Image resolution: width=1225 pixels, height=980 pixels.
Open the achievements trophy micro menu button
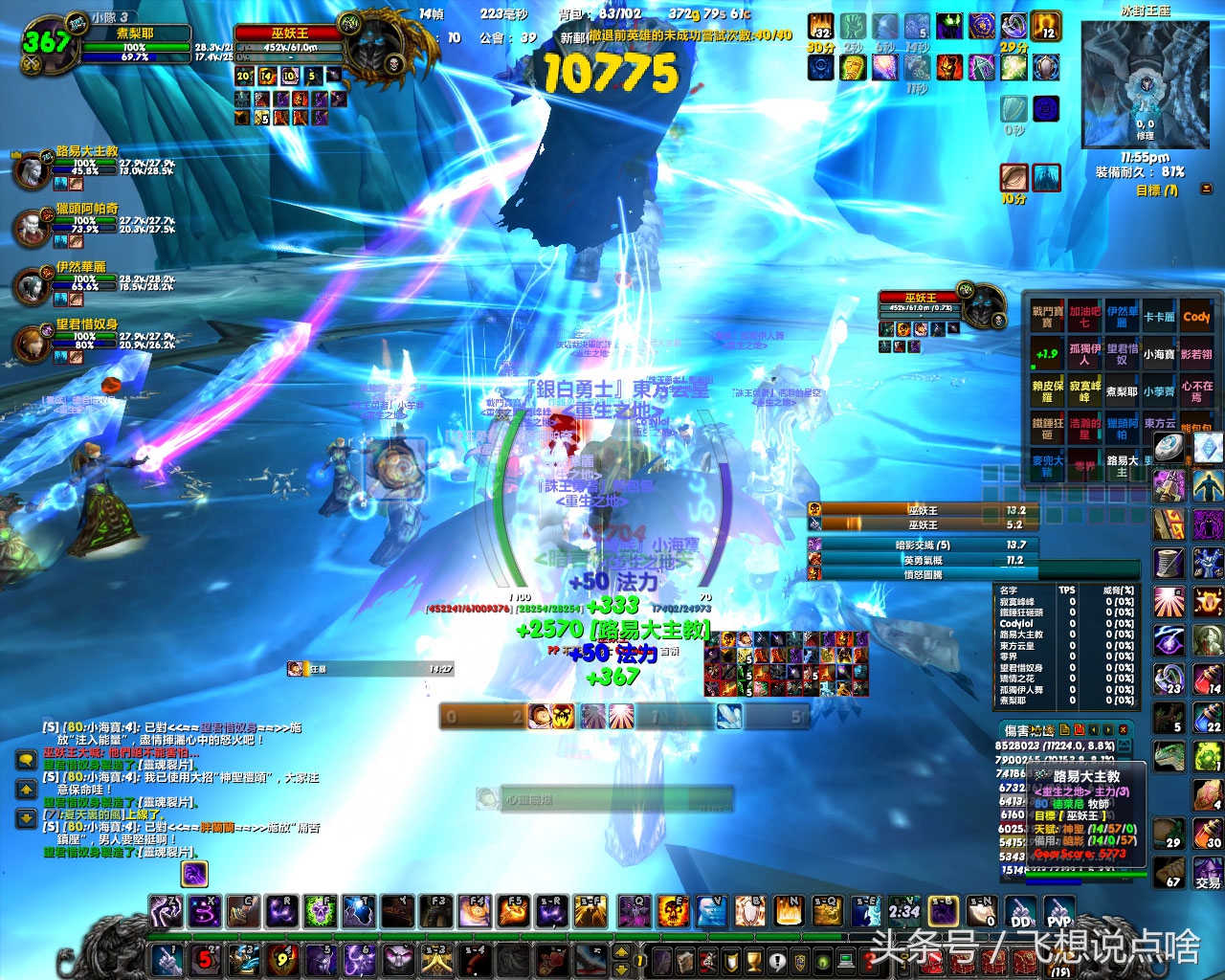pos(753,960)
